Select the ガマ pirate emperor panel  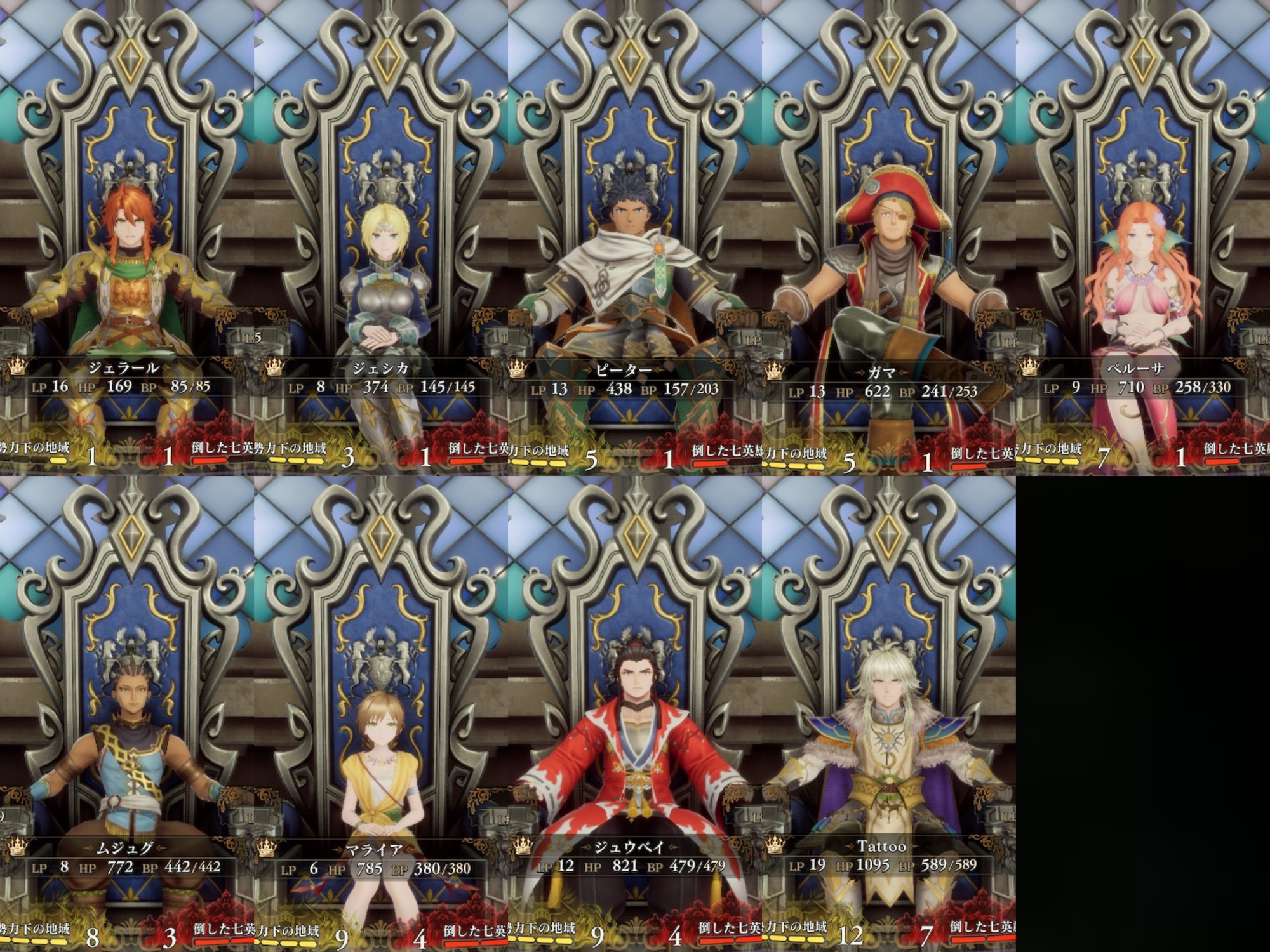pos(889,238)
